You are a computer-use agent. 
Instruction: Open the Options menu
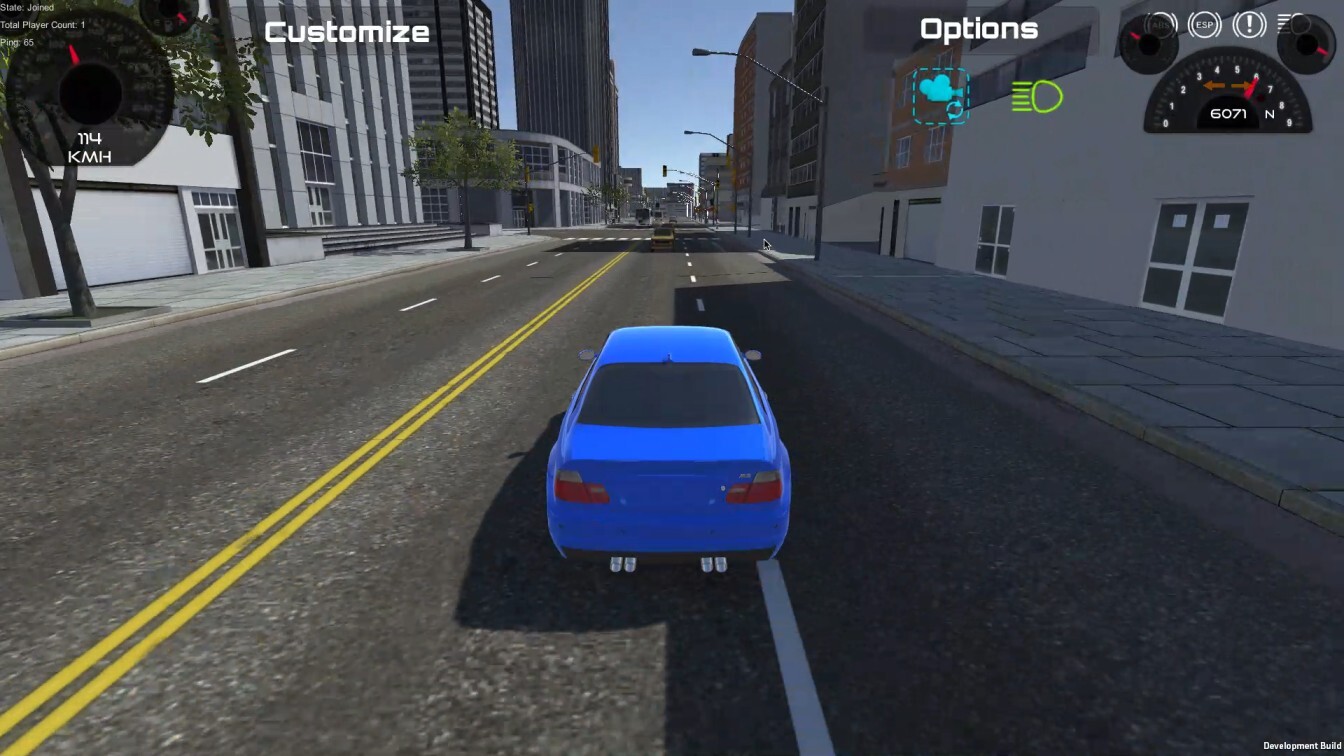[977, 29]
